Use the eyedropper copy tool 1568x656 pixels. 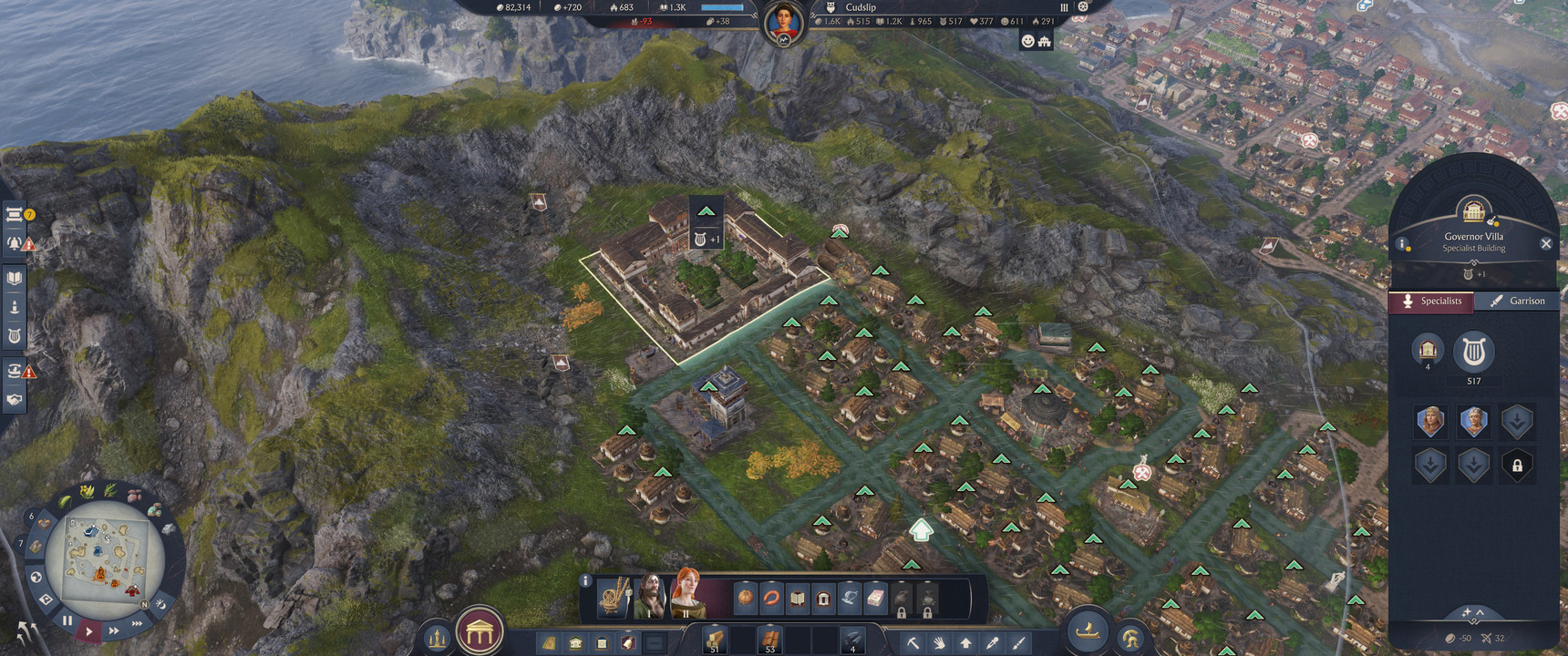tap(992, 643)
